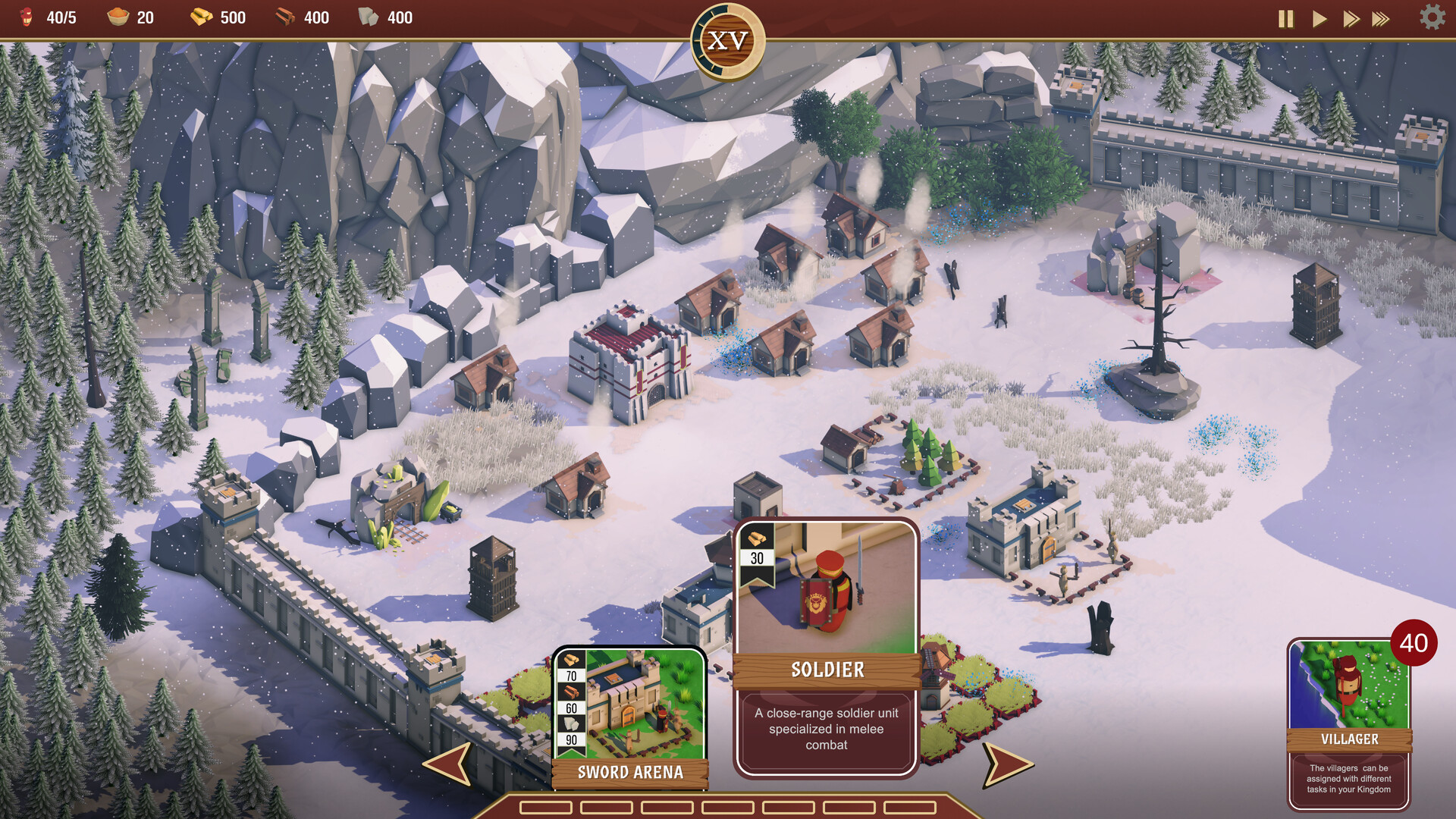Image resolution: width=1456 pixels, height=819 pixels.
Task: Click the villager population icon
Action: tap(27, 17)
